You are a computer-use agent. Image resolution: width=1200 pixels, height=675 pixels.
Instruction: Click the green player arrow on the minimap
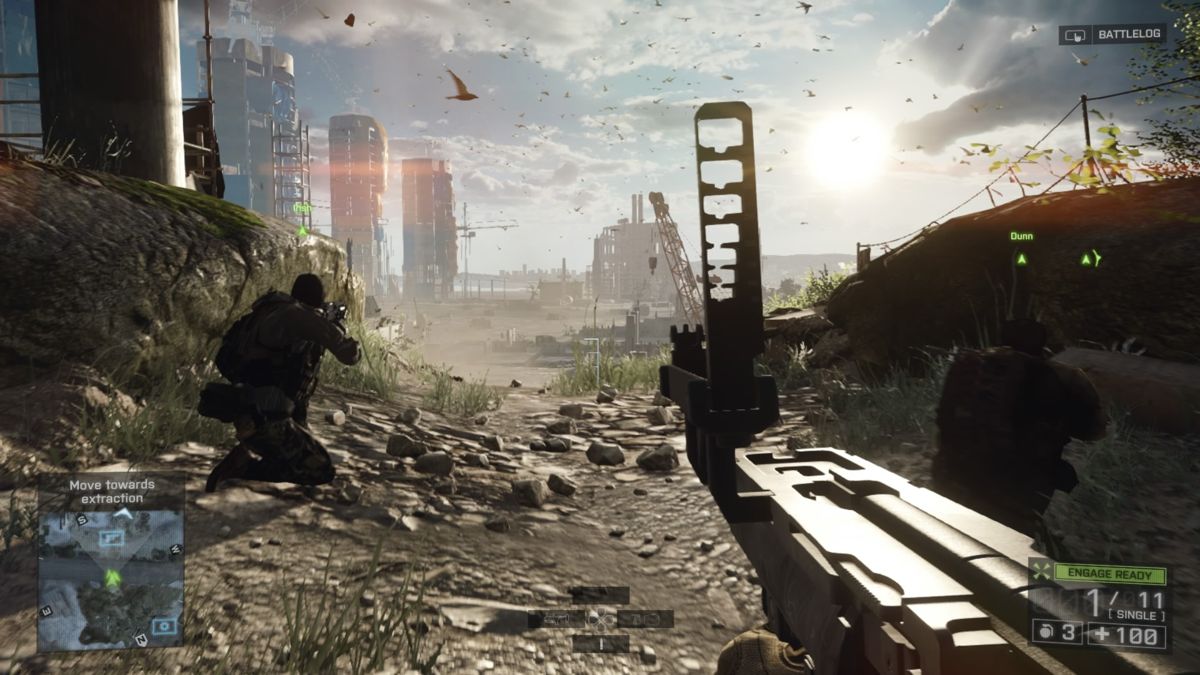click(113, 577)
